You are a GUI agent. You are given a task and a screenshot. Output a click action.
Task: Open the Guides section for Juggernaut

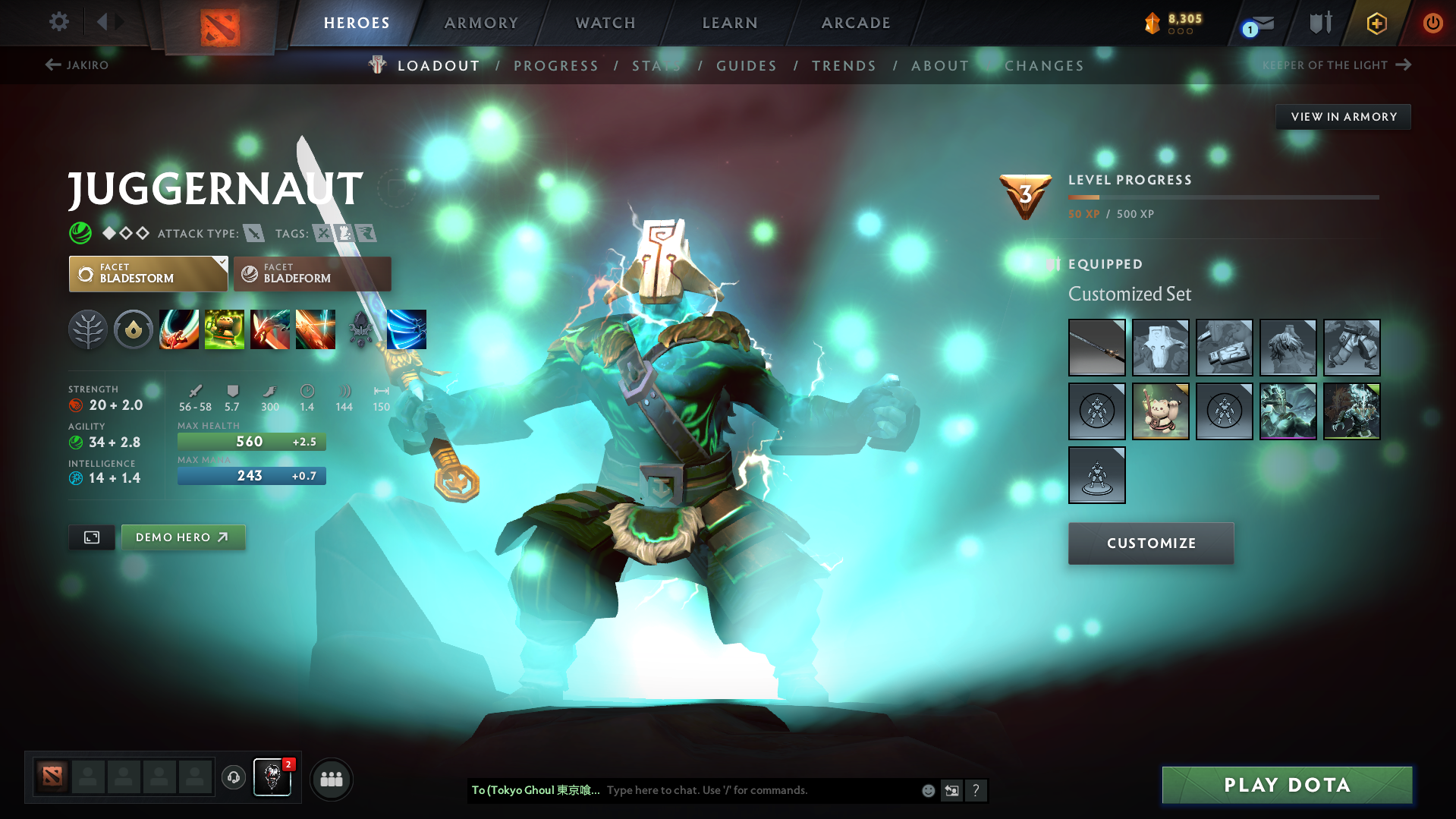coord(746,65)
